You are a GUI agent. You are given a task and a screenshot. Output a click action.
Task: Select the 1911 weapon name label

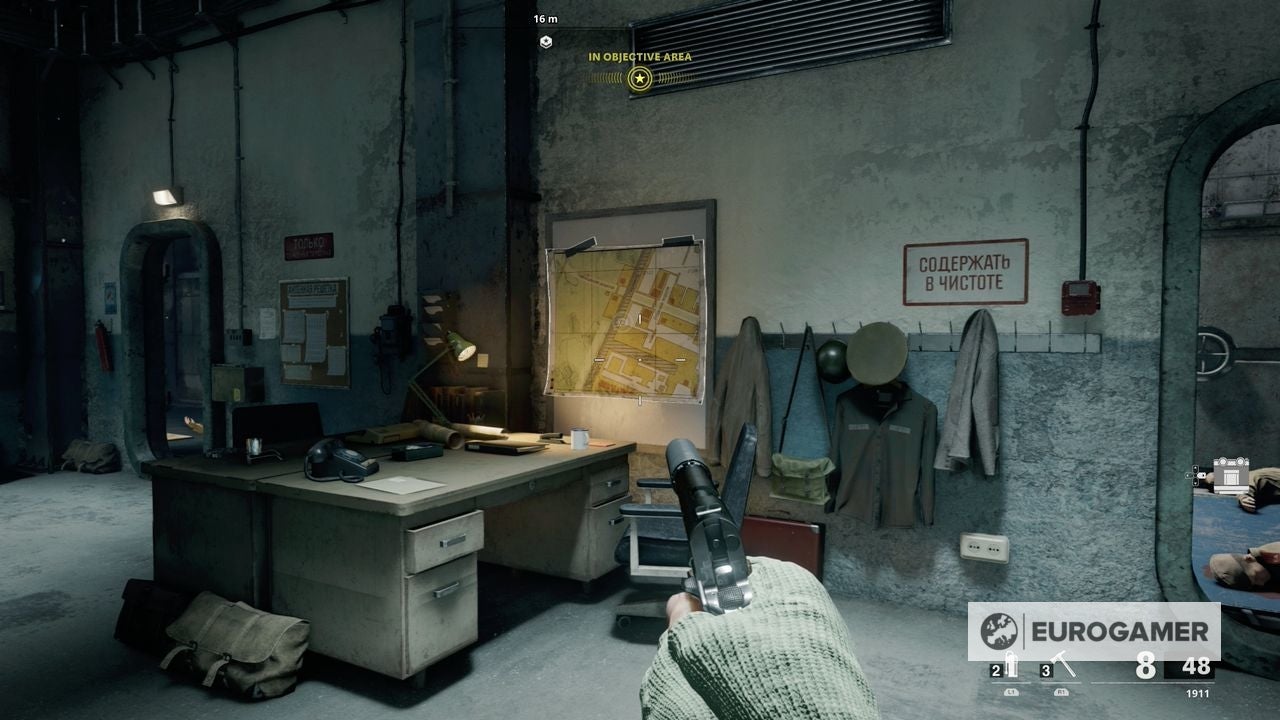[1197, 693]
